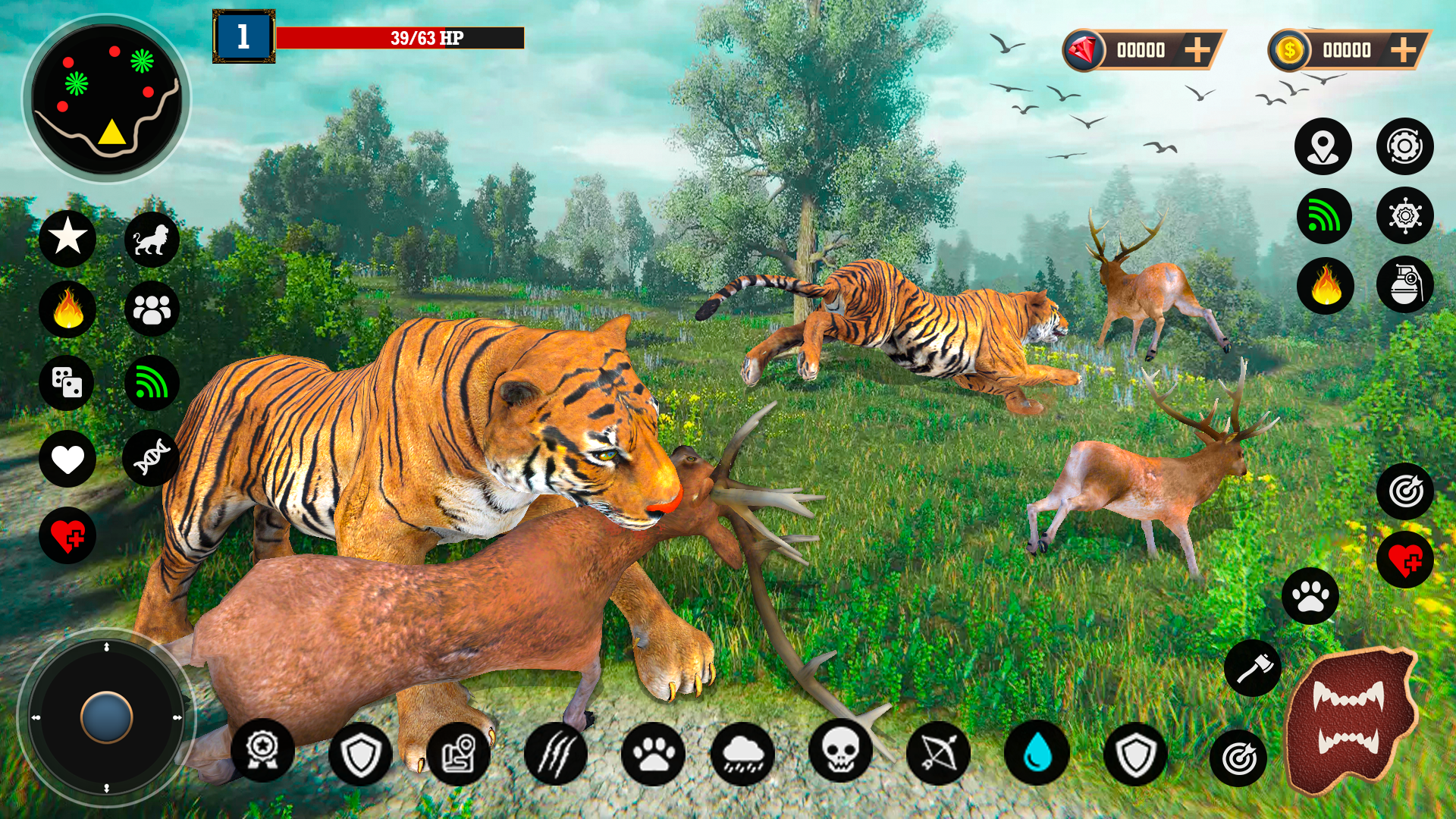This screenshot has width=1456, height=819.
Task: Open the family group icon
Action: pyautogui.click(x=151, y=308)
